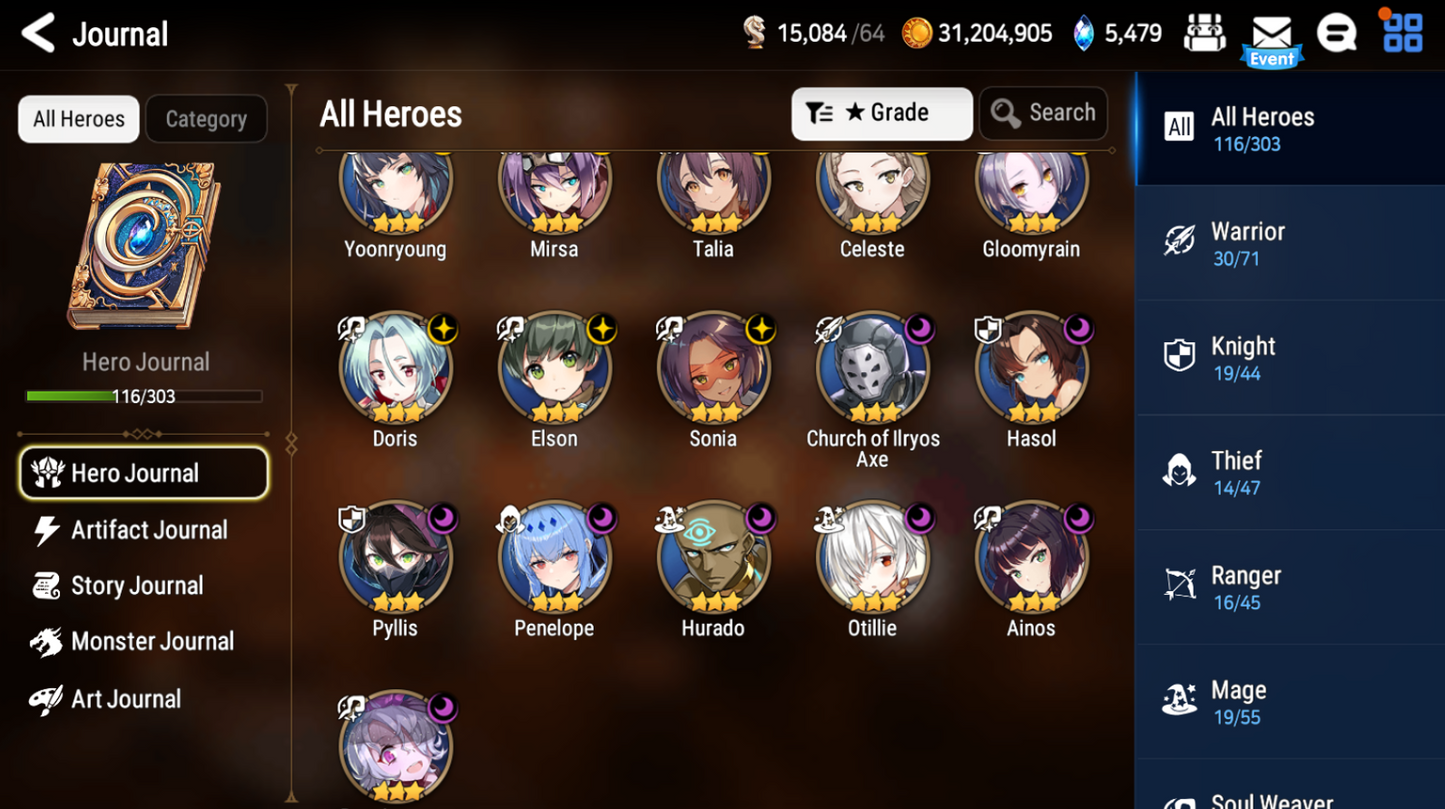Expand the Search option
1445x809 pixels.
tap(1043, 113)
